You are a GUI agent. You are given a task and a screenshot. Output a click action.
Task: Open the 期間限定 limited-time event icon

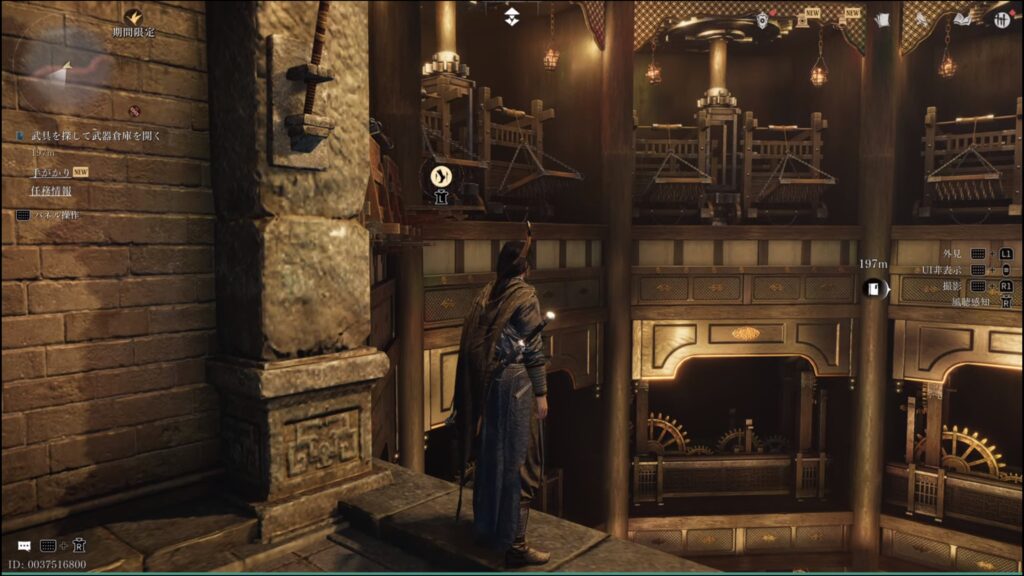pos(133,17)
